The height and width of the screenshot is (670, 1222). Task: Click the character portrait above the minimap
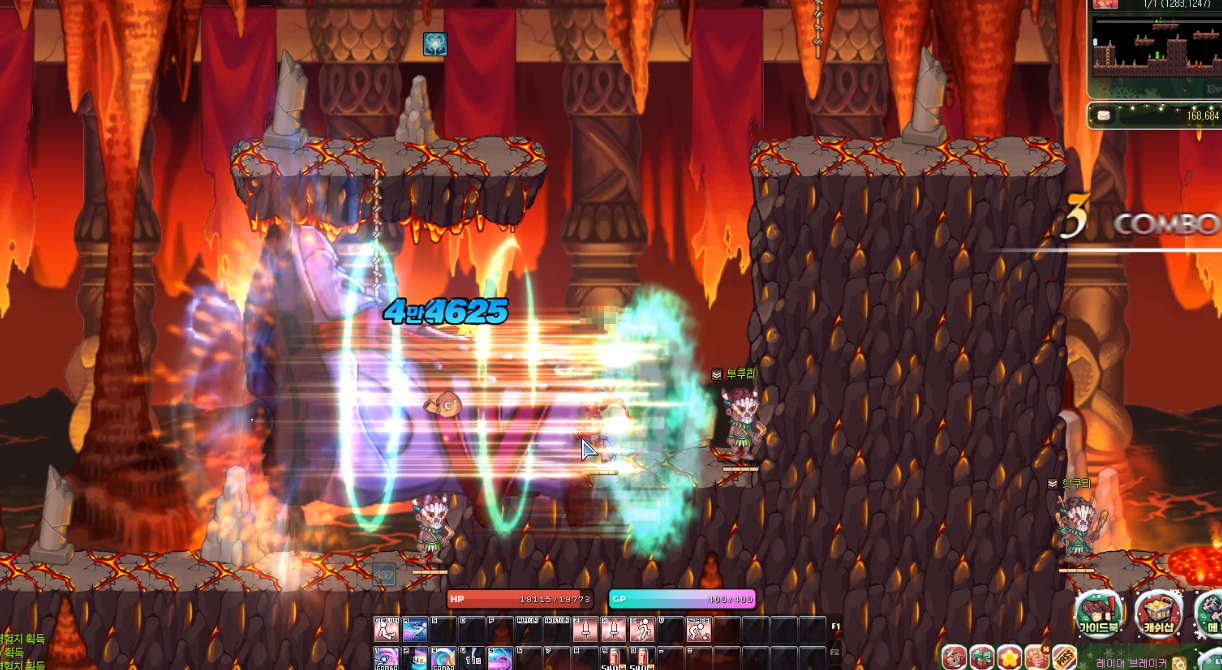pyautogui.click(x=1105, y=4)
